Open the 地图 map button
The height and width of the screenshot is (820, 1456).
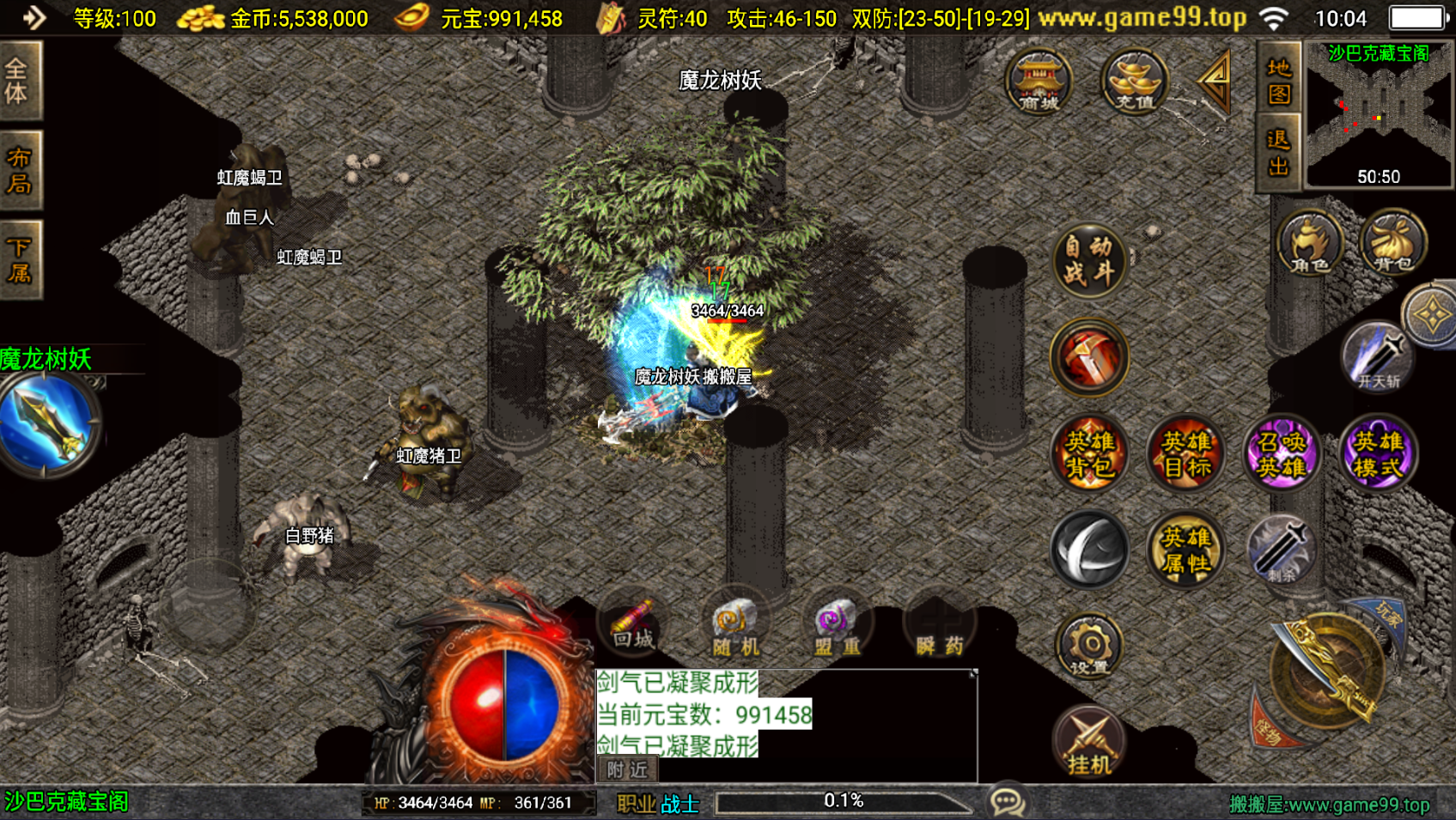point(1278,80)
